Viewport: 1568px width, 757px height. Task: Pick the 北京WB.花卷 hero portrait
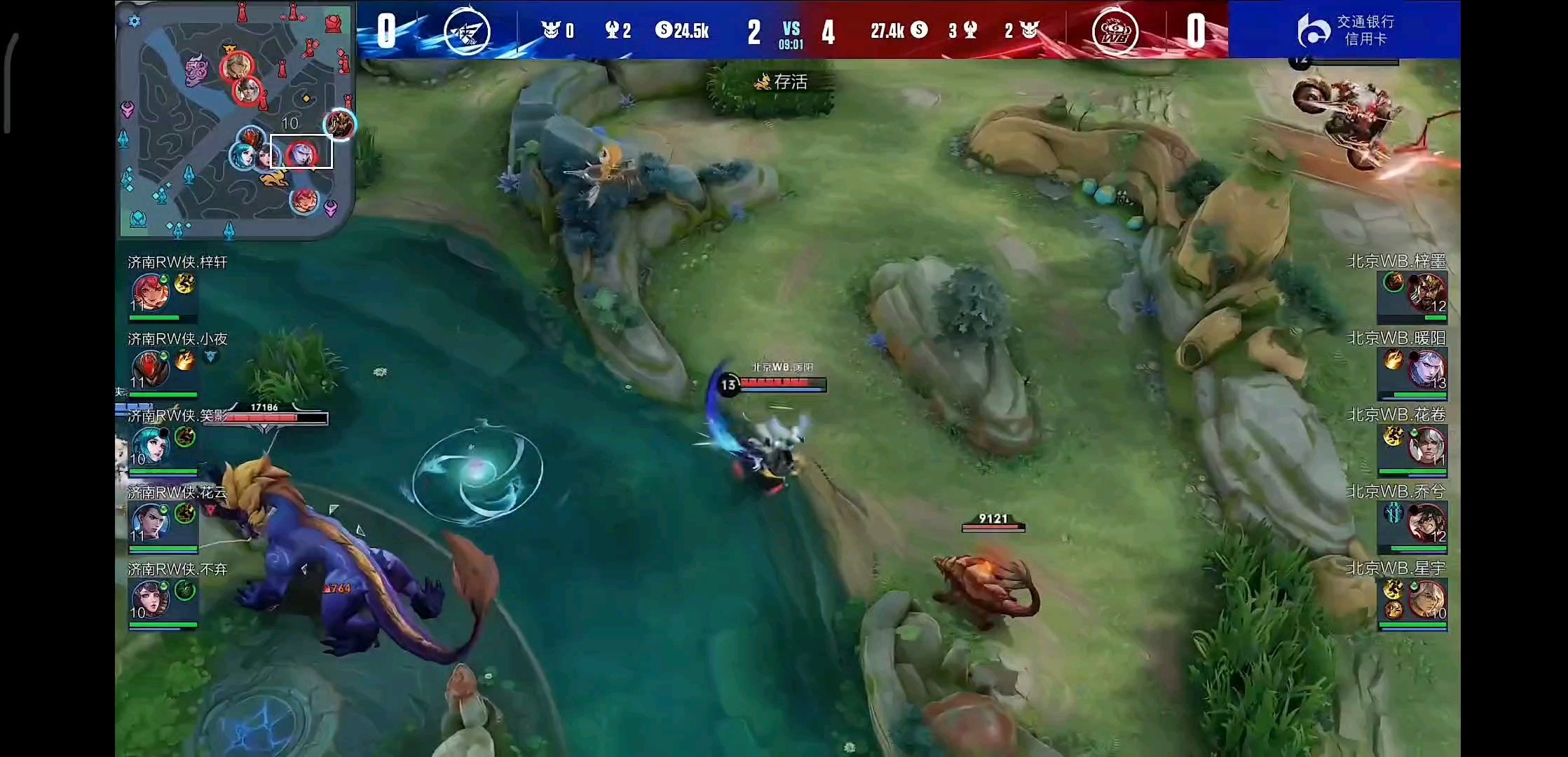click(1426, 446)
